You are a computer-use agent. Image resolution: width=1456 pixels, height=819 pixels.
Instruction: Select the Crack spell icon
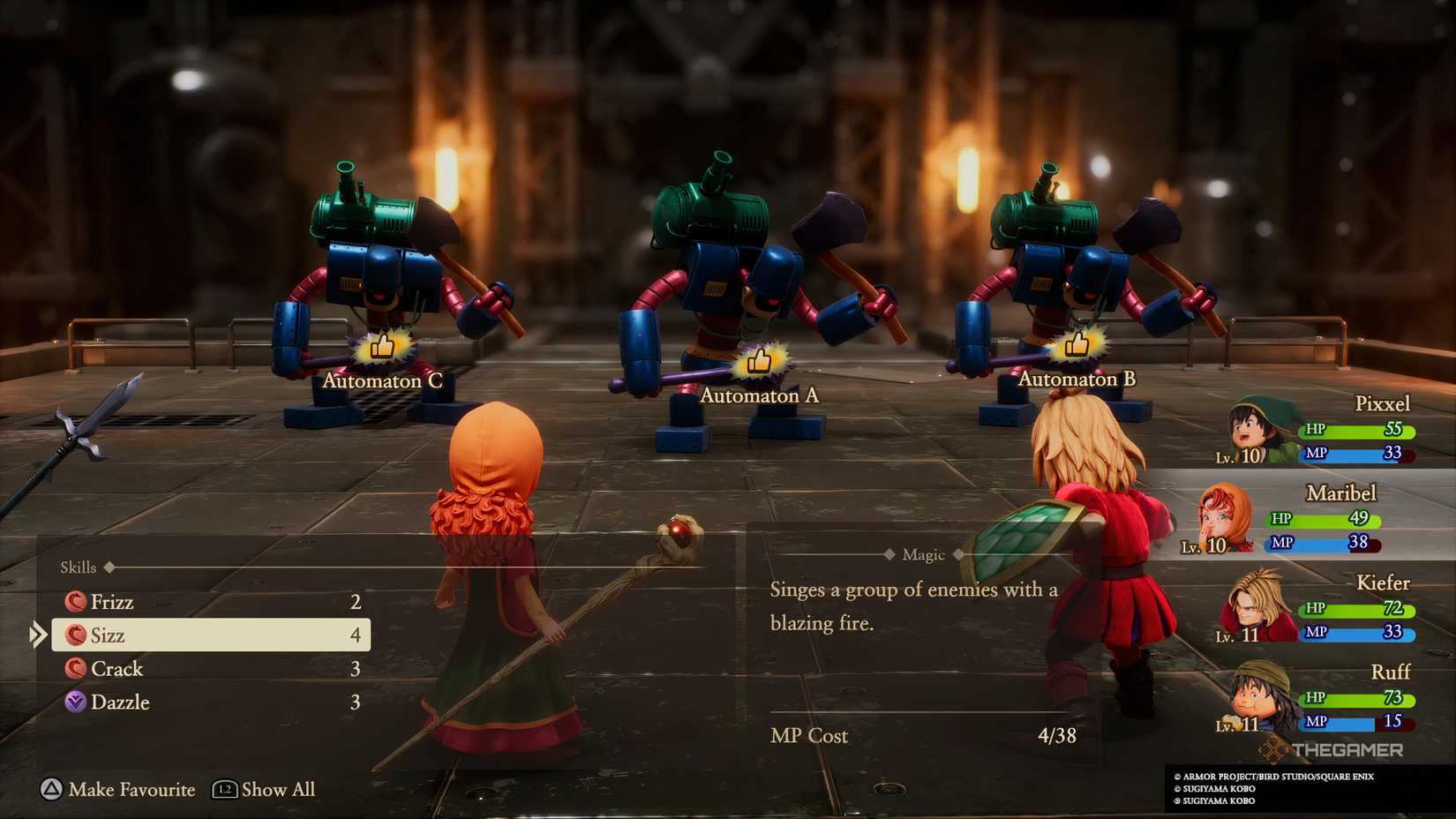click(x=76, y=669)
